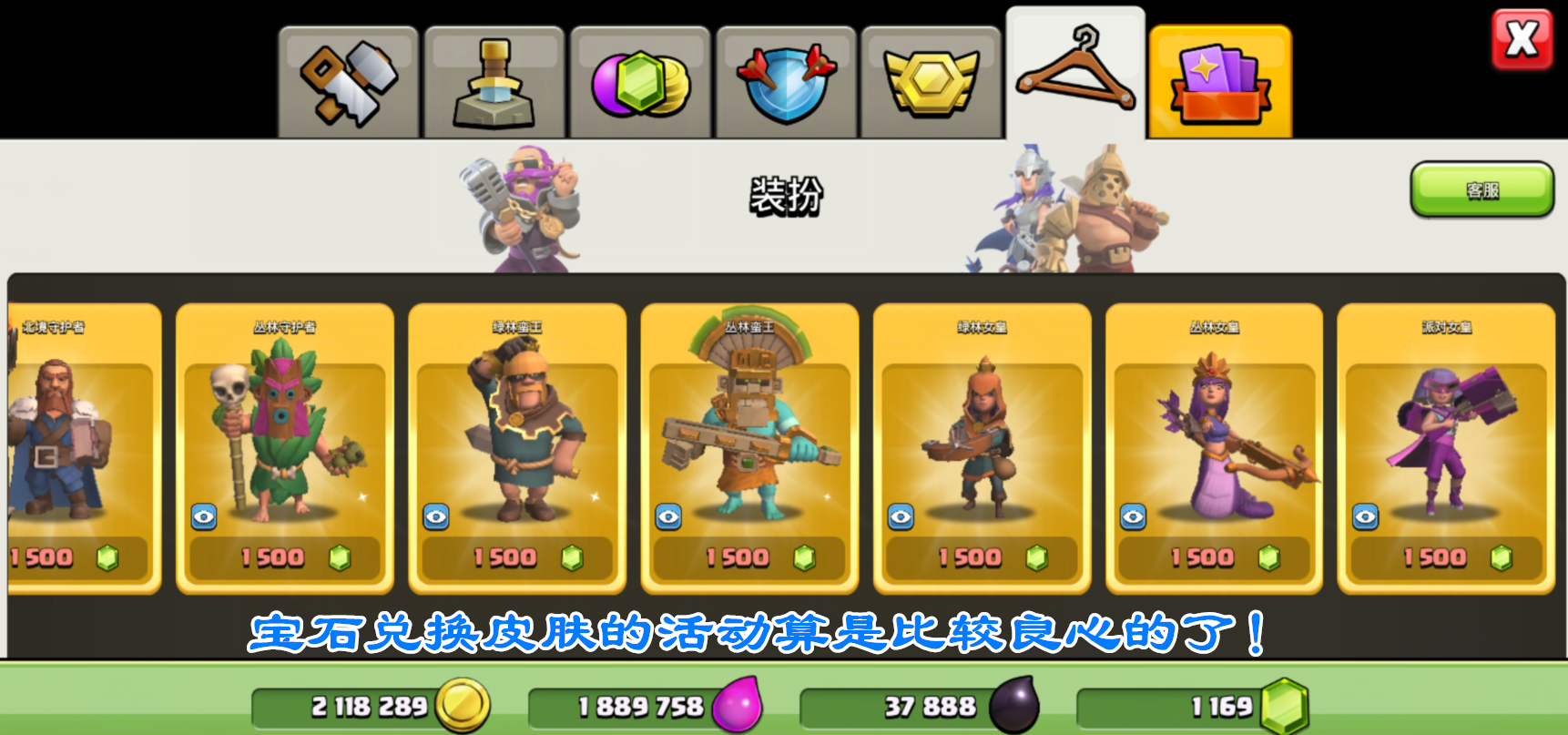Tap the green 客服 support button
The height and width of the screenshot is (735, 1568).
pyautogui.click(x=1481, y=189)
